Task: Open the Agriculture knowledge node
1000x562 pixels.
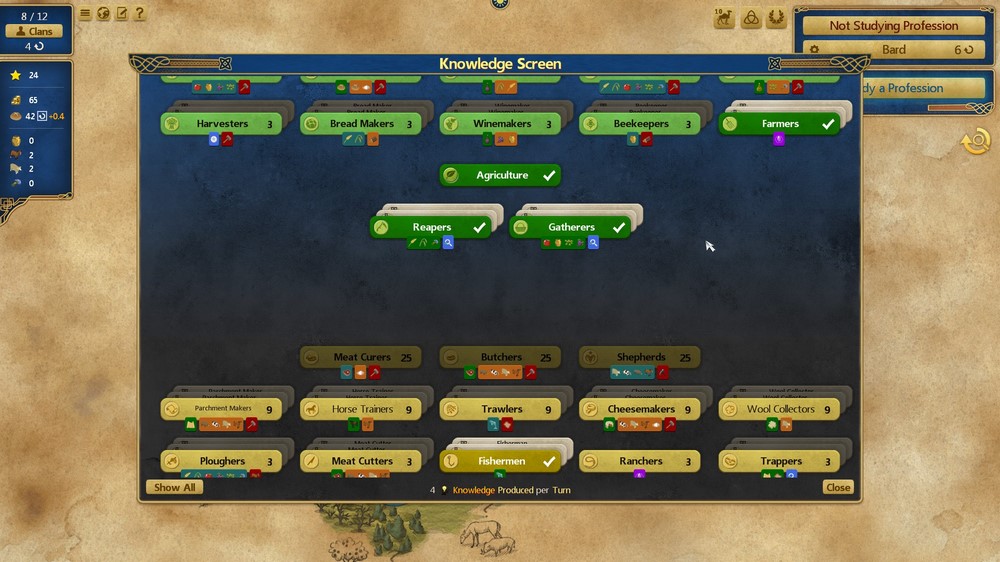Action: coord(501,176)
